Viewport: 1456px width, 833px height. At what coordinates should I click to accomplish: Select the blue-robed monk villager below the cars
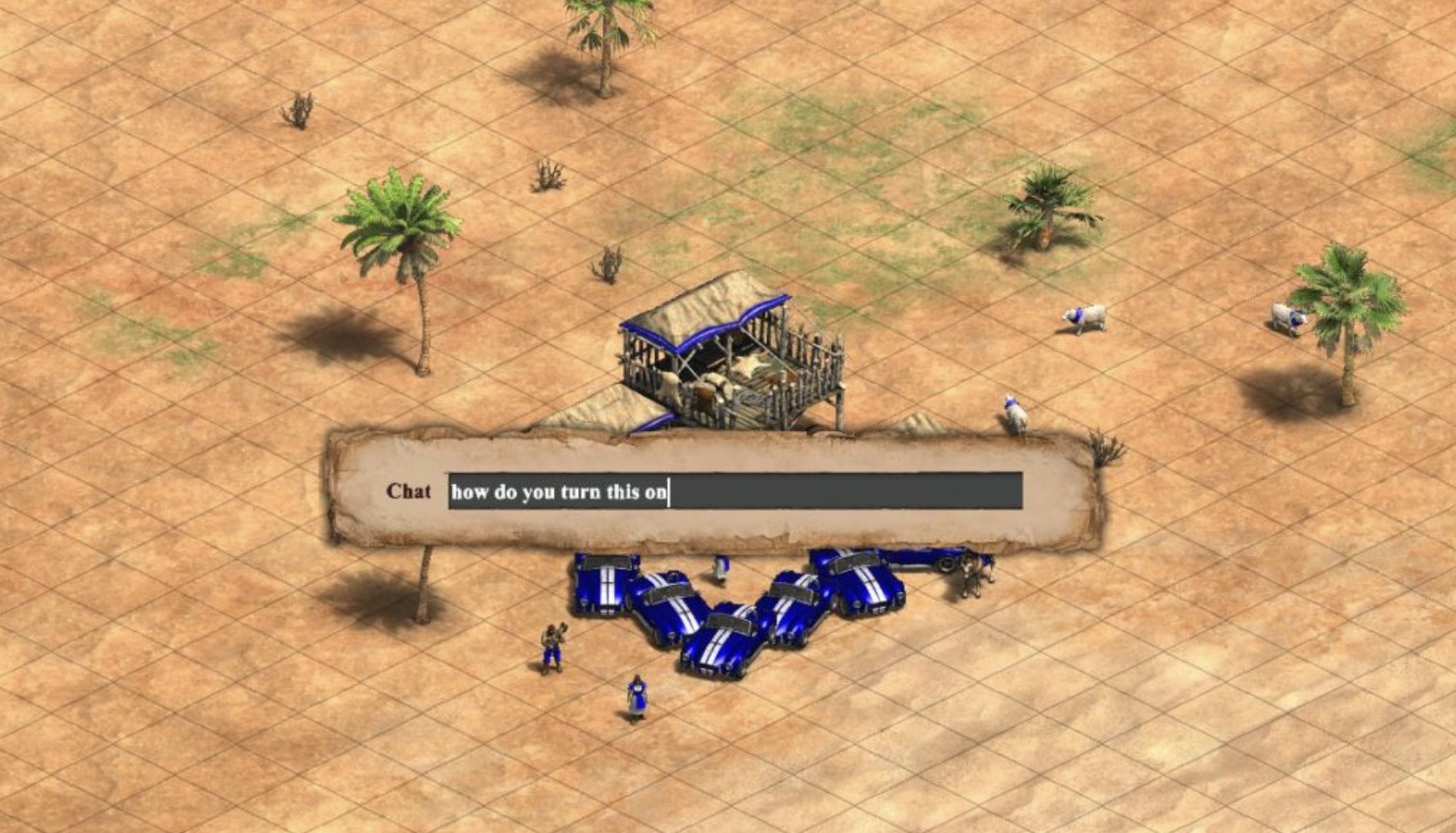(x=637, y=696)
